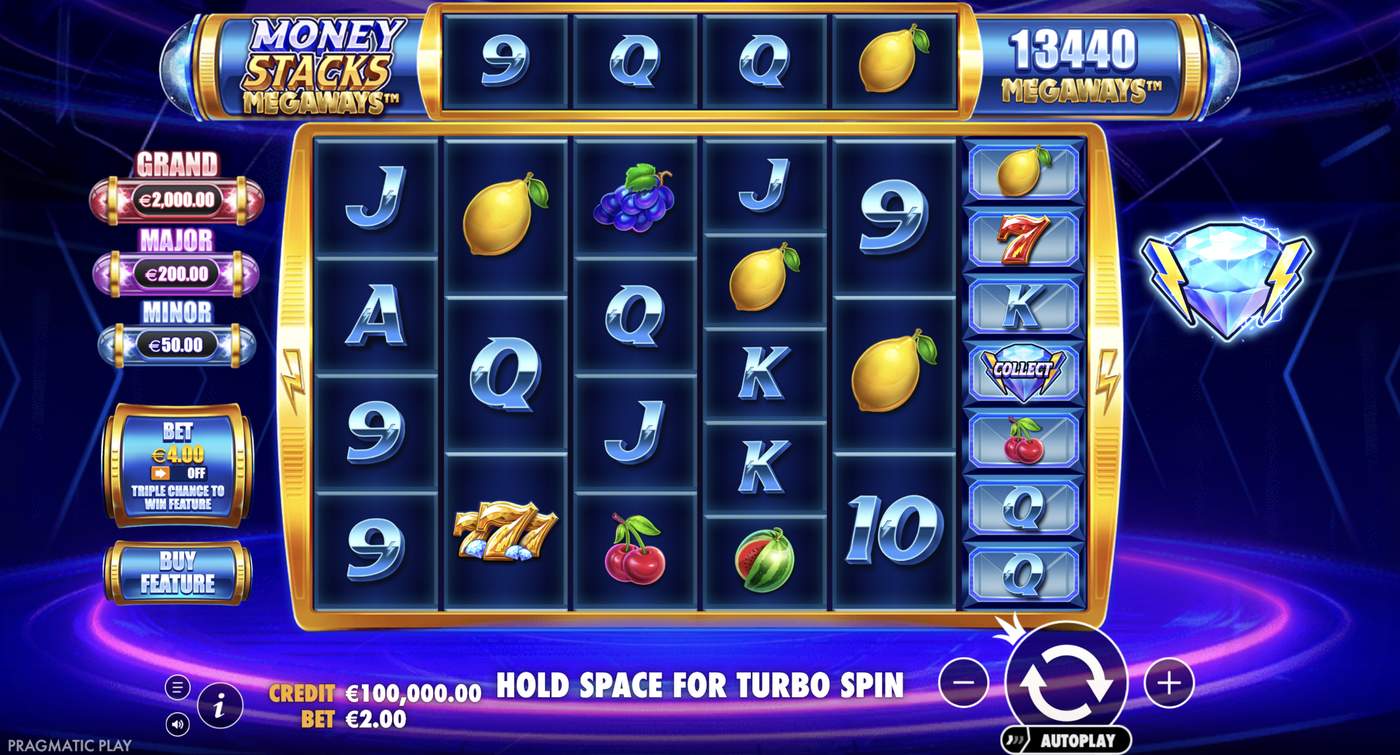This screenshot has width=1400, height=755.
Task: Click the Money Stacks Megaways logo
Action: [x=322, y=62]
